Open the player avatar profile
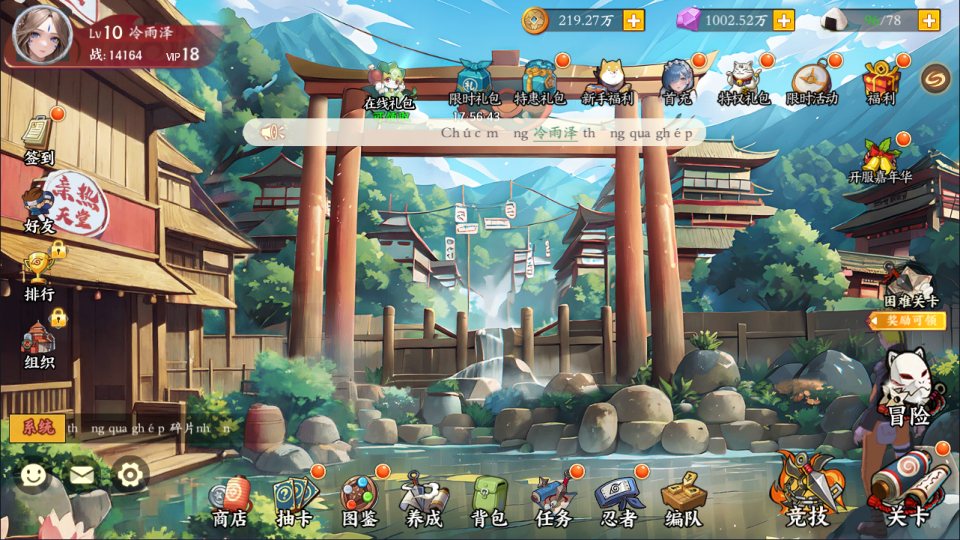The image size is (960, 540). (x=36, y=32)
